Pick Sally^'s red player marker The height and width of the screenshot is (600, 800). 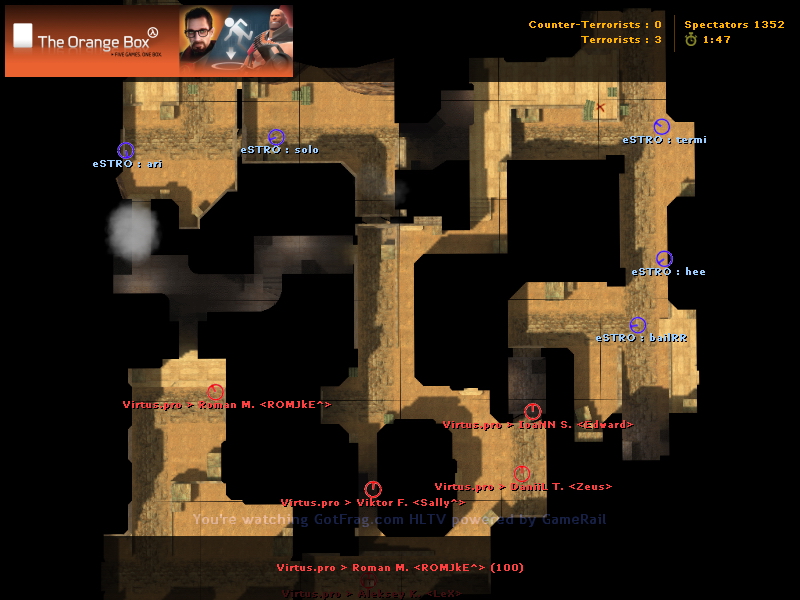(373, 489)
